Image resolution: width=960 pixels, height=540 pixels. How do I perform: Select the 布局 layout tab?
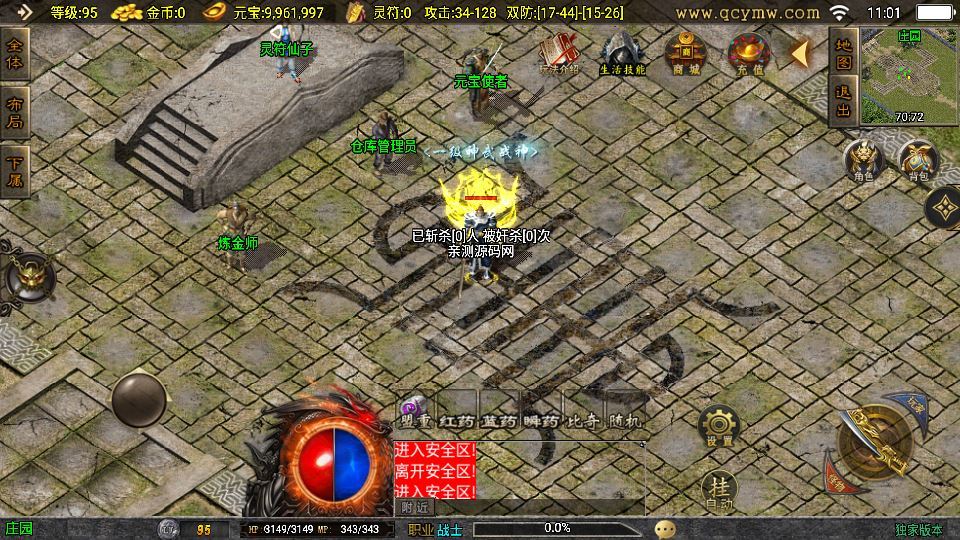(15, 112)
